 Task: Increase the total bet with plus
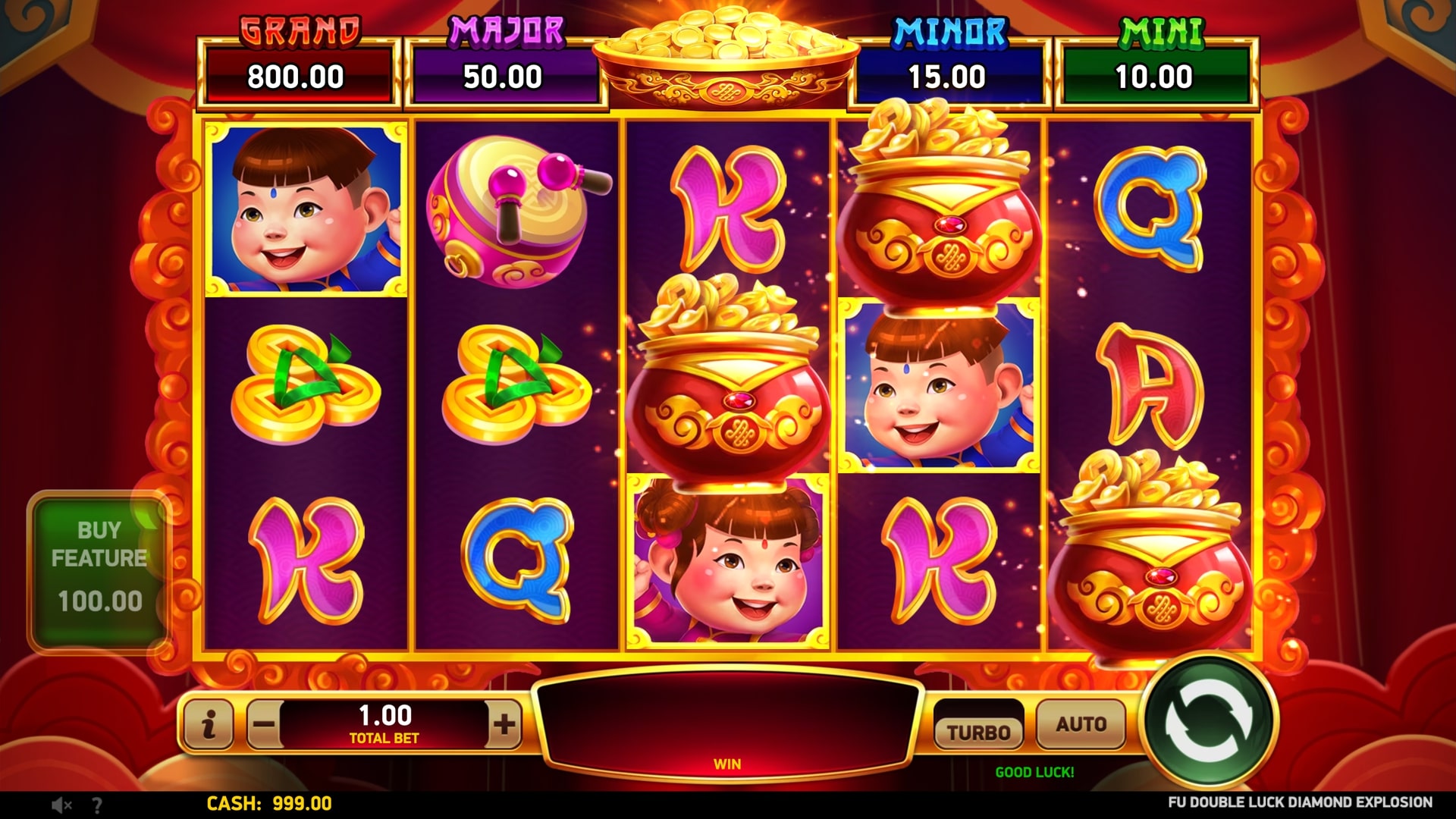(504, 724)
